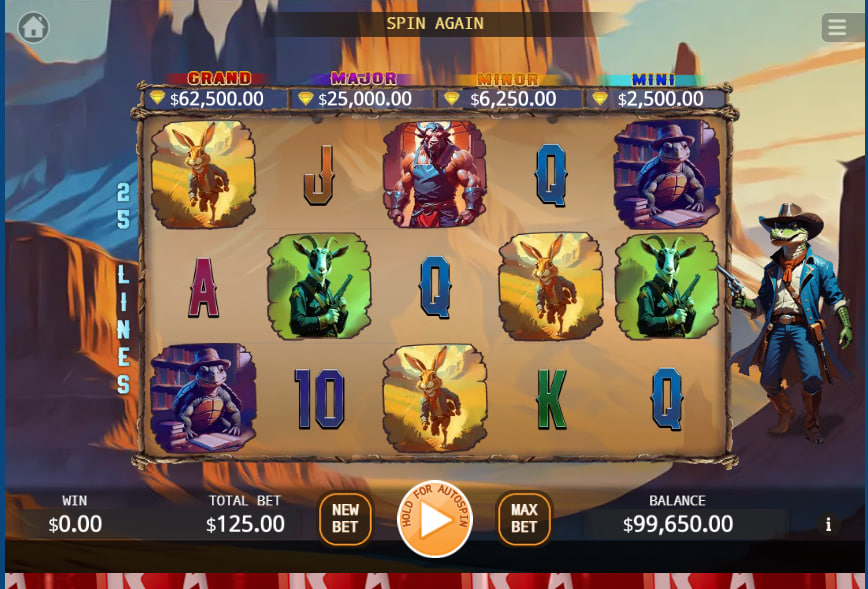Open the hamburger menu
The height and width of the screenshot is (589, 868).
[836, 27]
